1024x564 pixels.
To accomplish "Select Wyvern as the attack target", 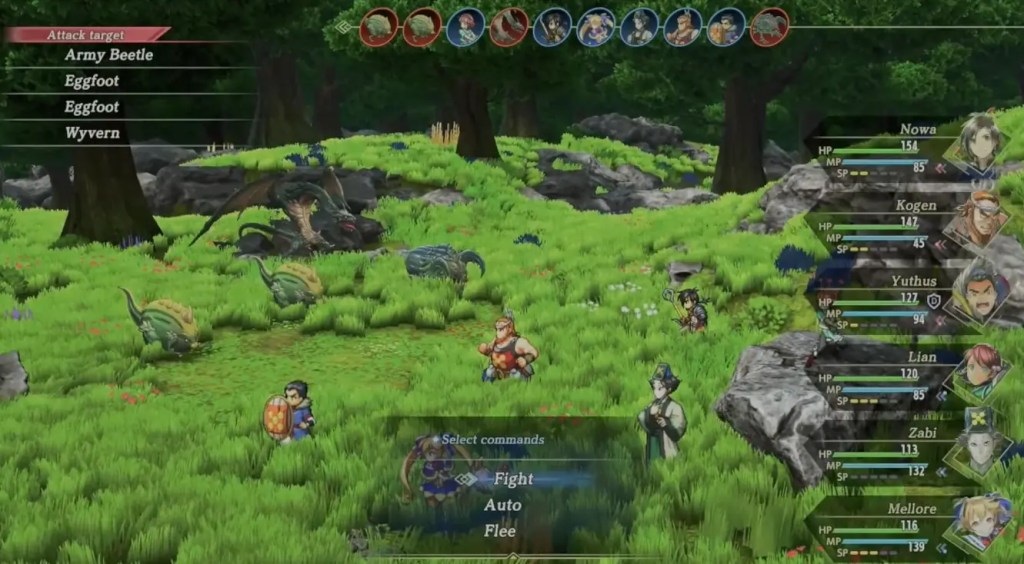I will point(92,133).
